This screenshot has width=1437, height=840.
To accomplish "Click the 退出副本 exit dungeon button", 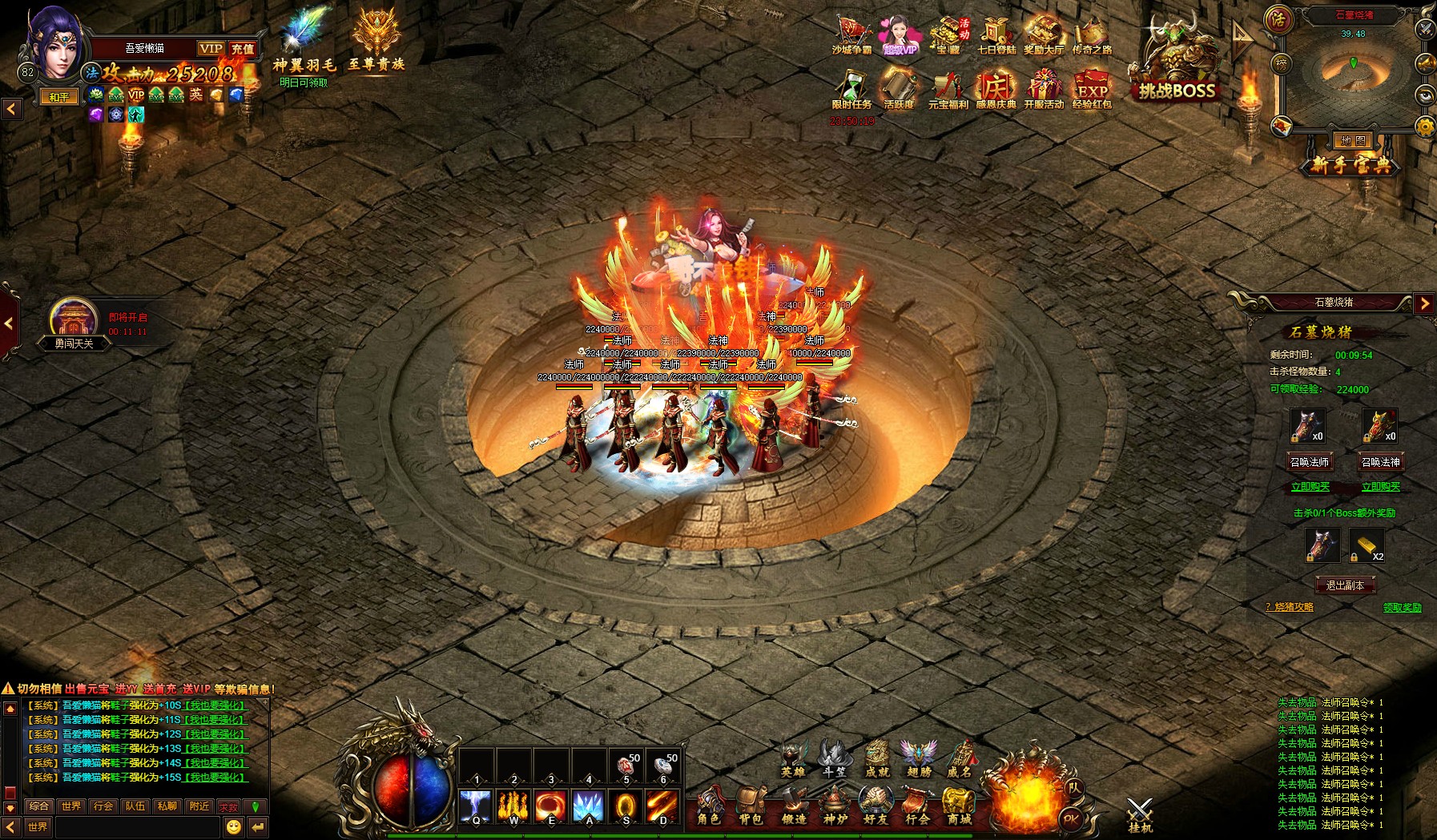I will tap(1345, 585).
